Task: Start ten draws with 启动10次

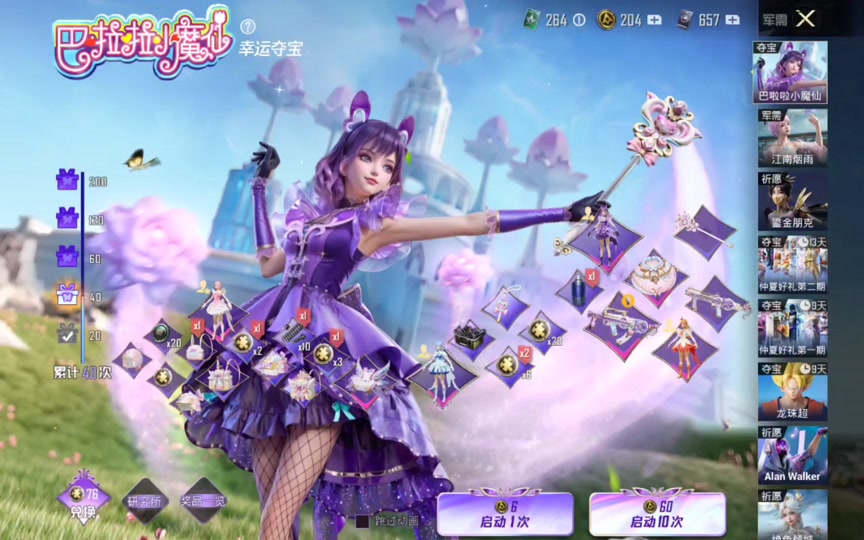Action: (x=657, y=513)
